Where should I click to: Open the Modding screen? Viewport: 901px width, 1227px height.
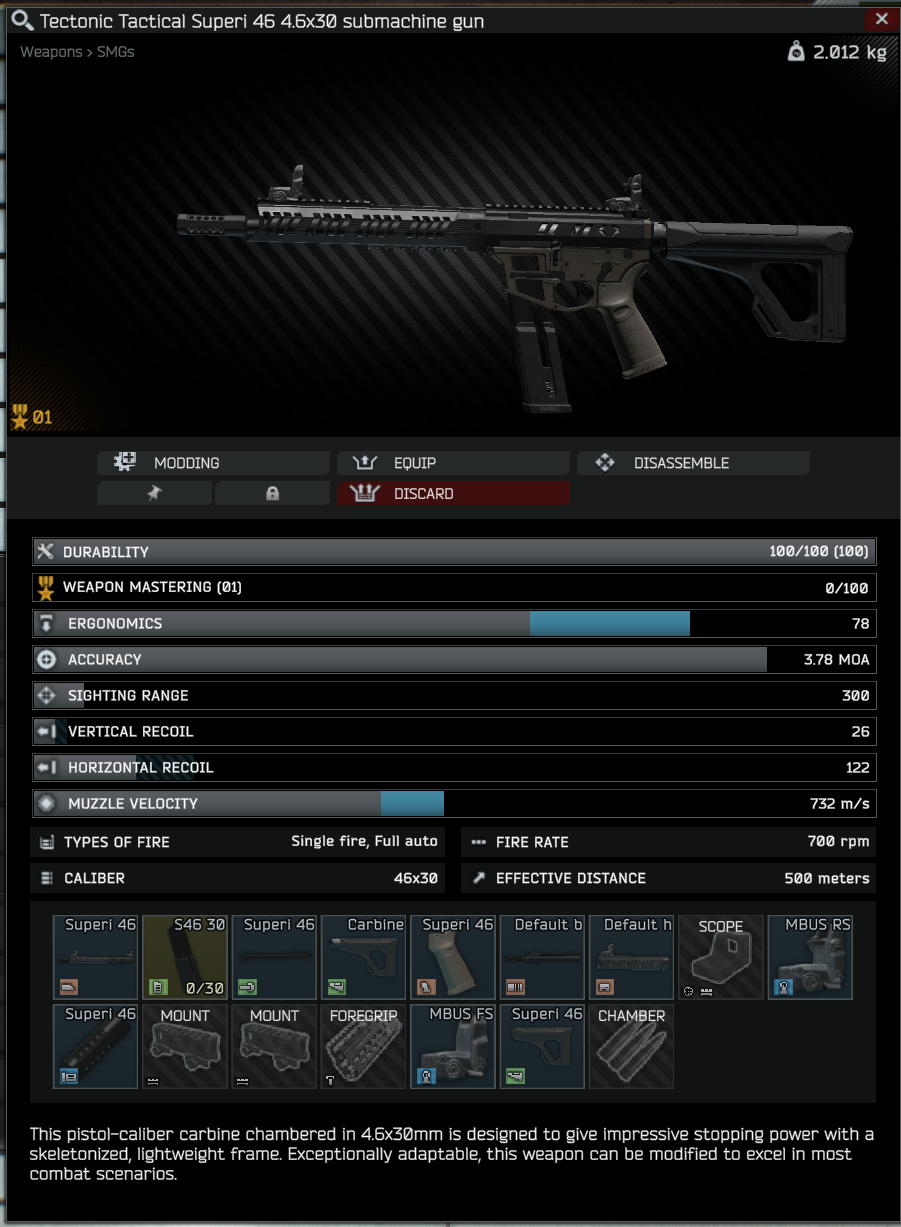tap(213, 463)
